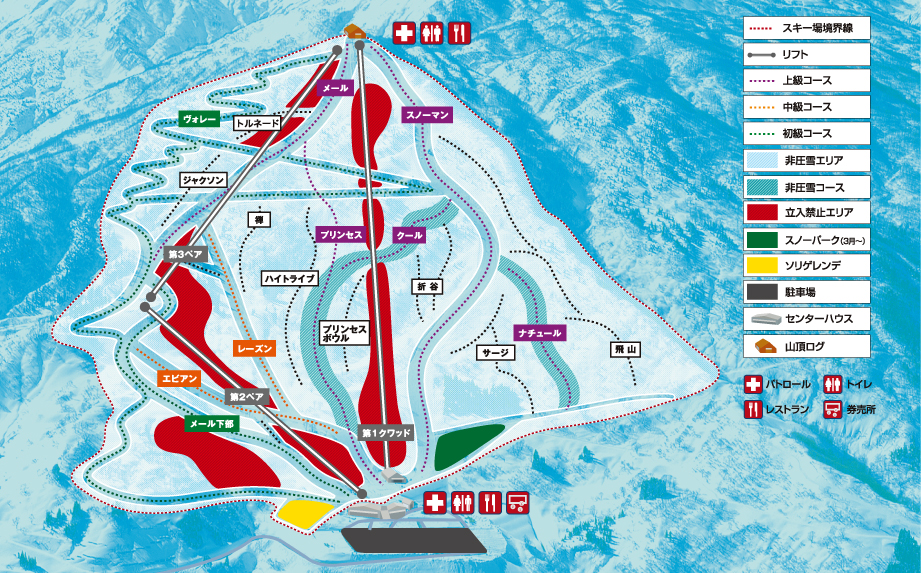
Task: Select the ジャクソン course label
Action: pyautogui.click(x=204, y=180)
